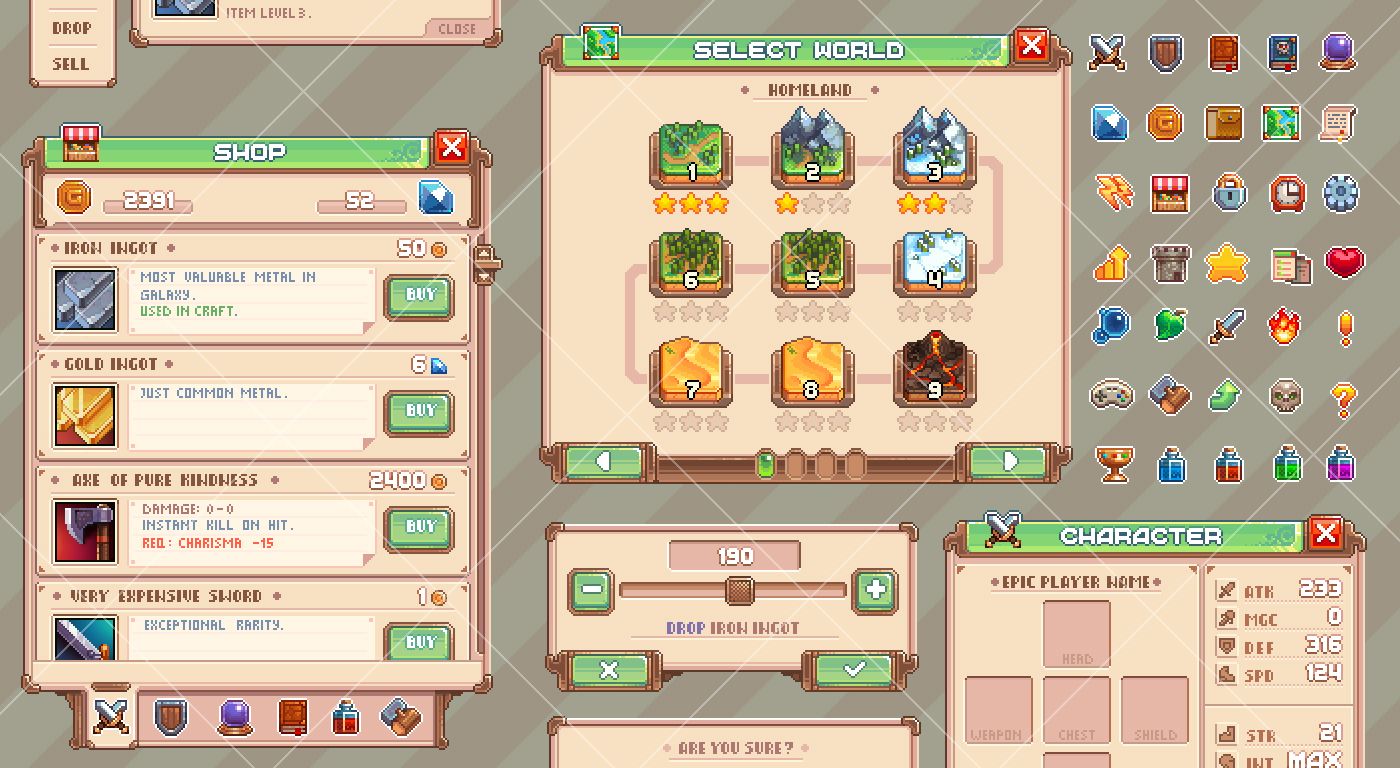This screenshot has height=768, width=1400.
Task: Select the volcano level 9
Action: pos(933,372)
